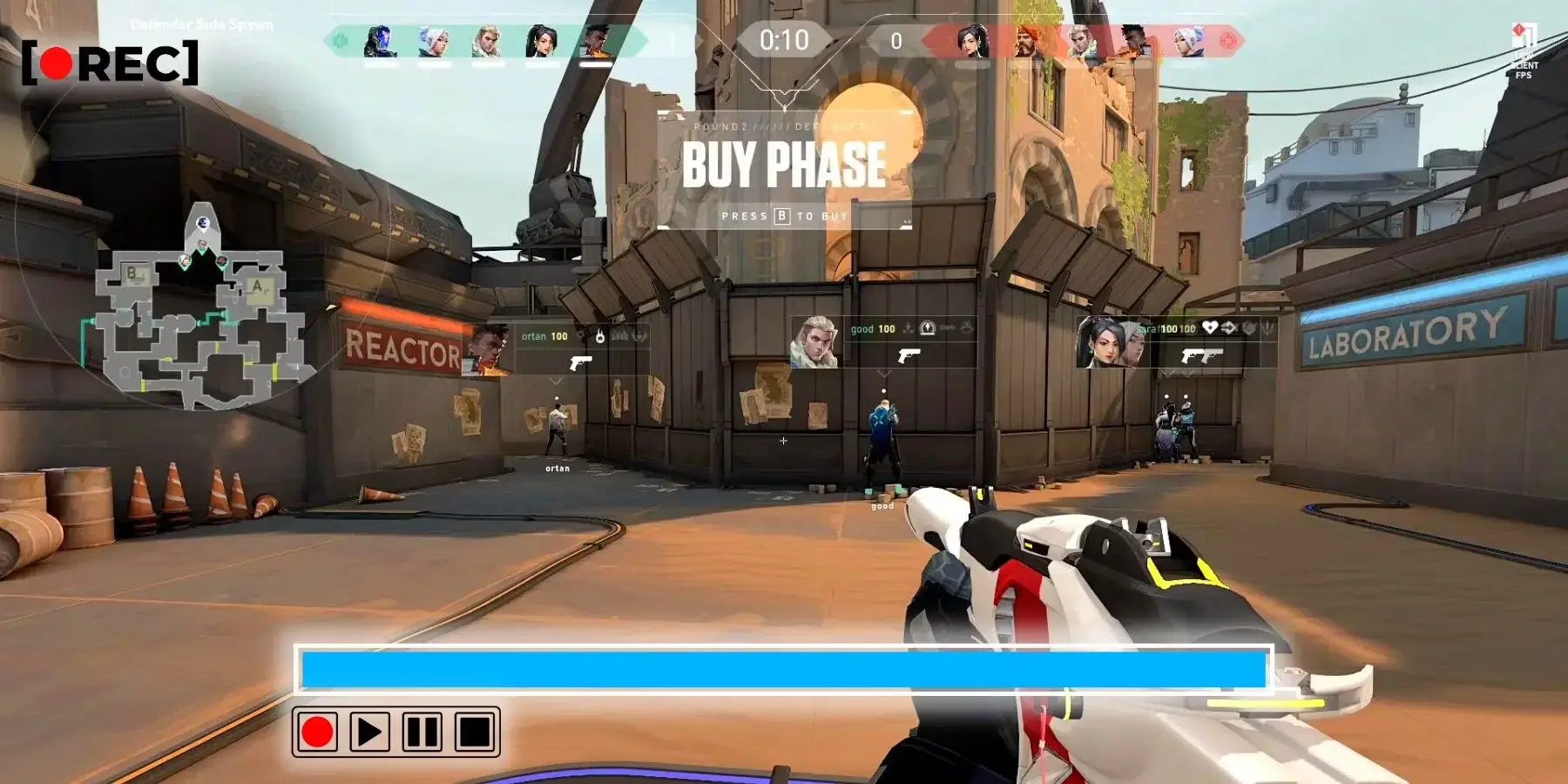Screen dimensions: 1568x784
Task: Select Jett's portrait on the red team
Action: [x=1188, y=41]
